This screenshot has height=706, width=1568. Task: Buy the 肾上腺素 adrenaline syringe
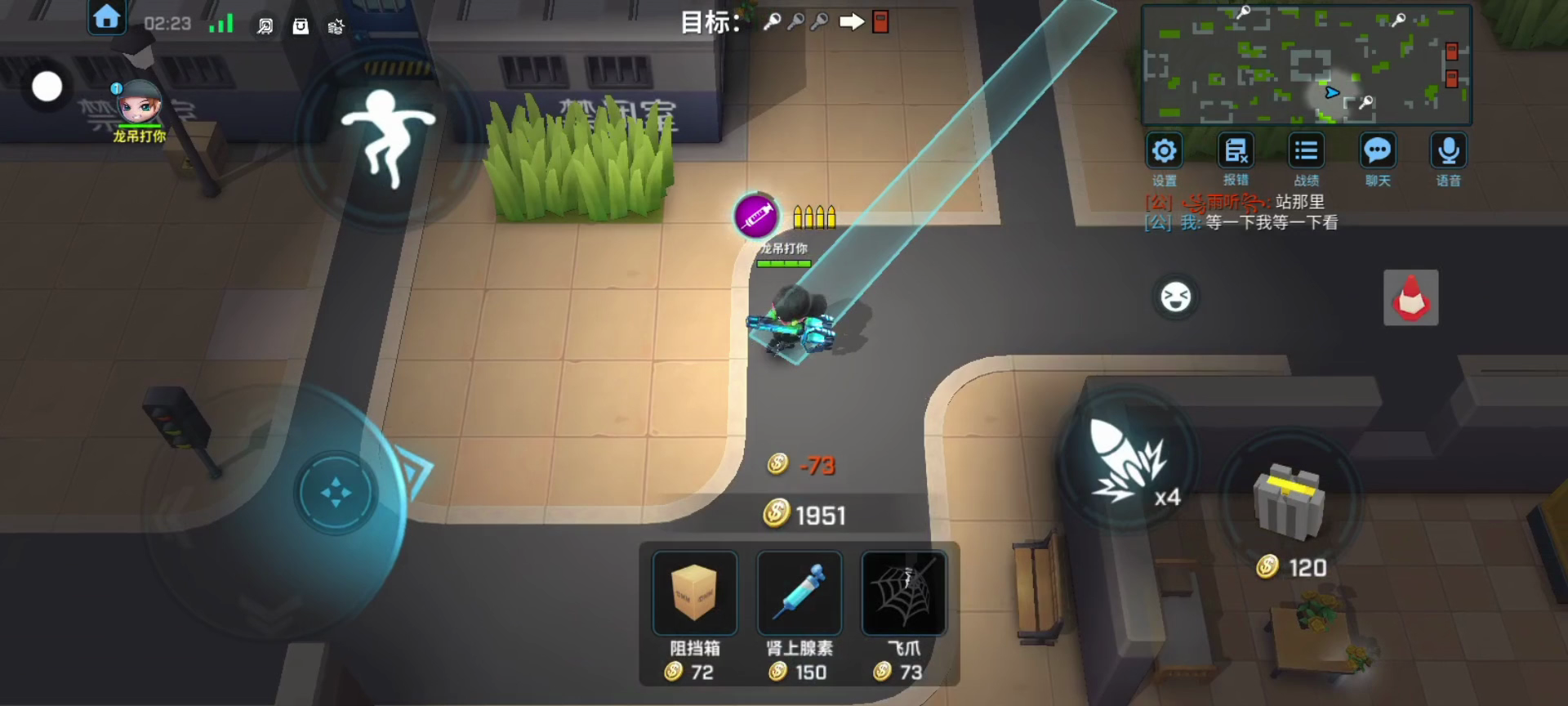coord(799,593)
